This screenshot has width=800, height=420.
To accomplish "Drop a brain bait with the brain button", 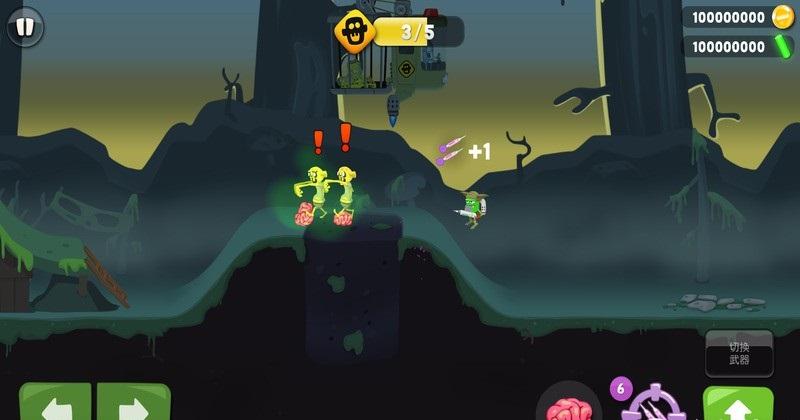I will coord(568,404).
